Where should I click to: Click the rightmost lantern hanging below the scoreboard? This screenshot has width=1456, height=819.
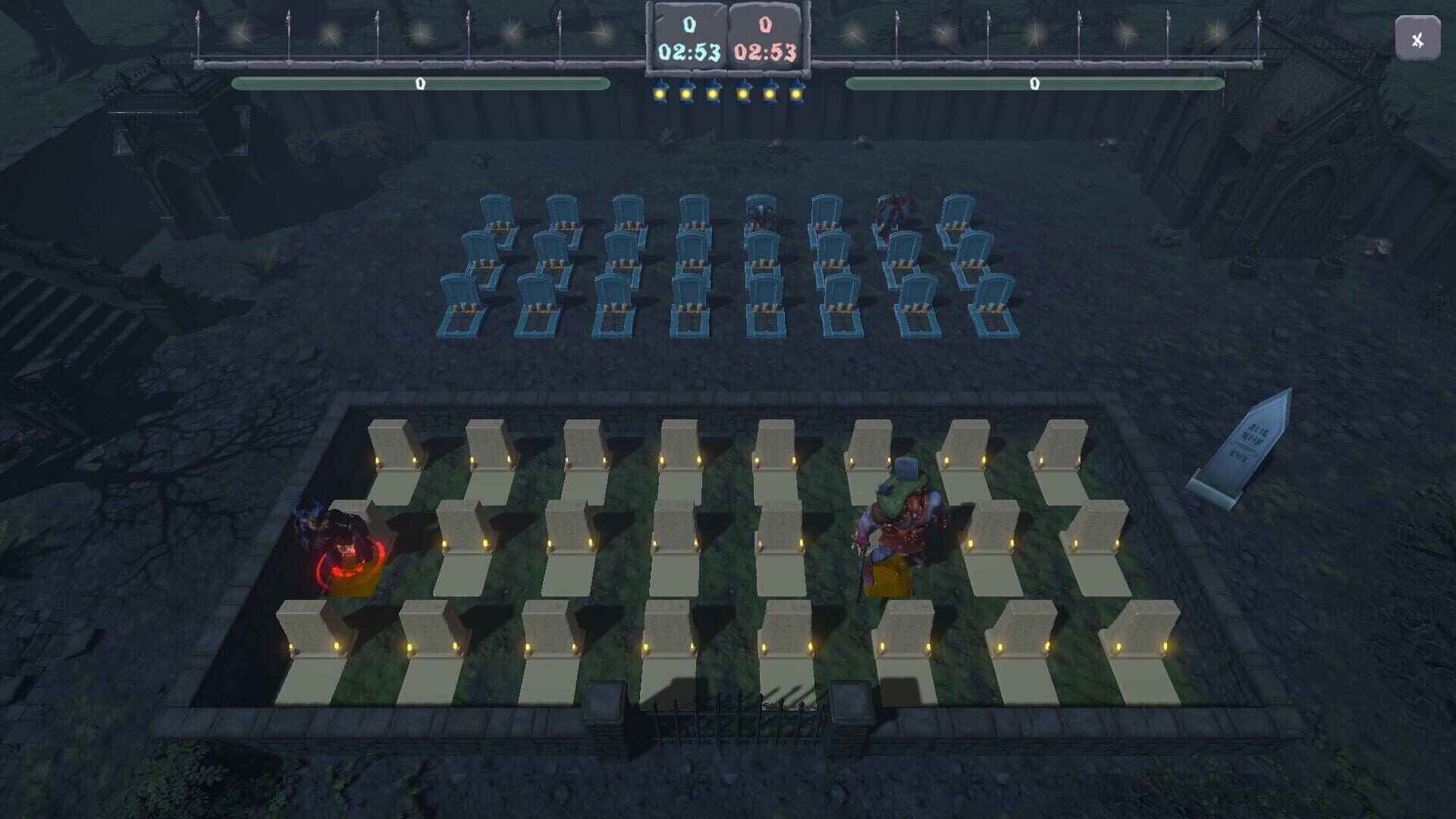pyautogui.click(x=796, y=93)
